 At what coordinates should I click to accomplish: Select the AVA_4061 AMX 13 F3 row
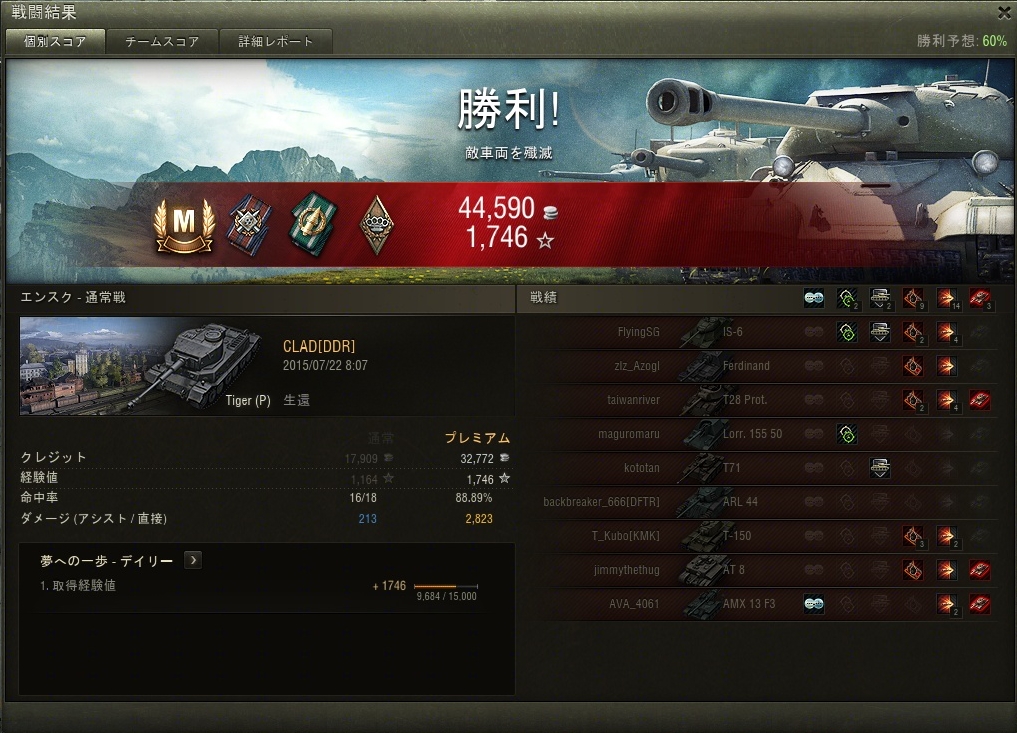(x=760, y=604)
